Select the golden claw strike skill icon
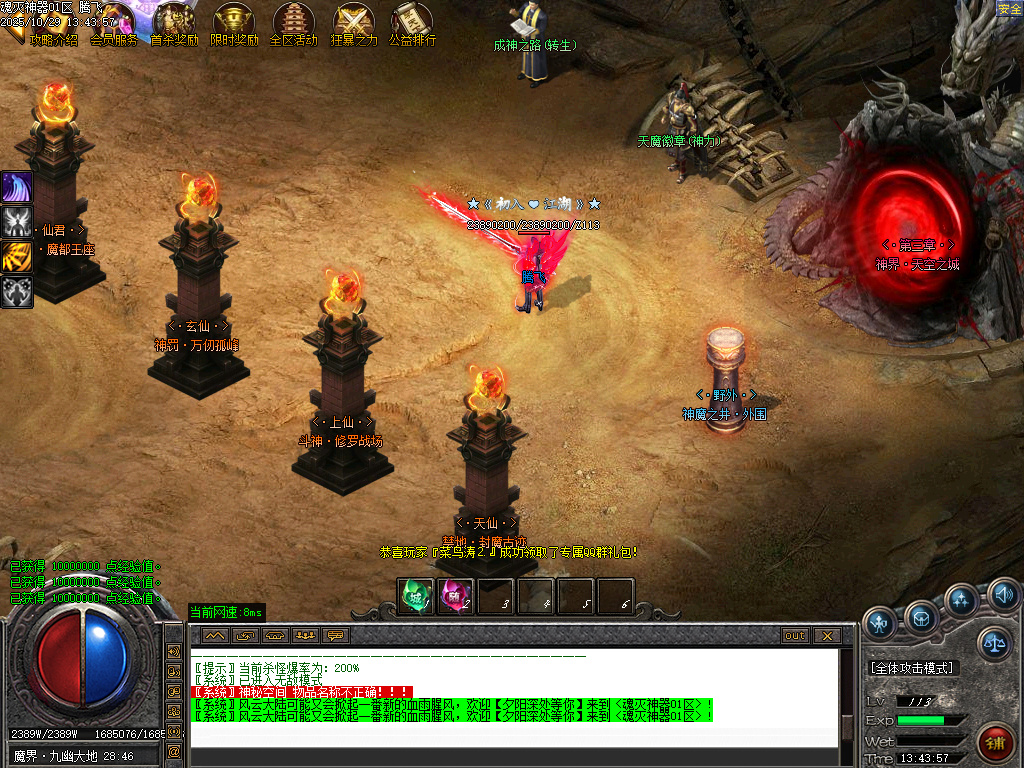 (x=17, y=257)
